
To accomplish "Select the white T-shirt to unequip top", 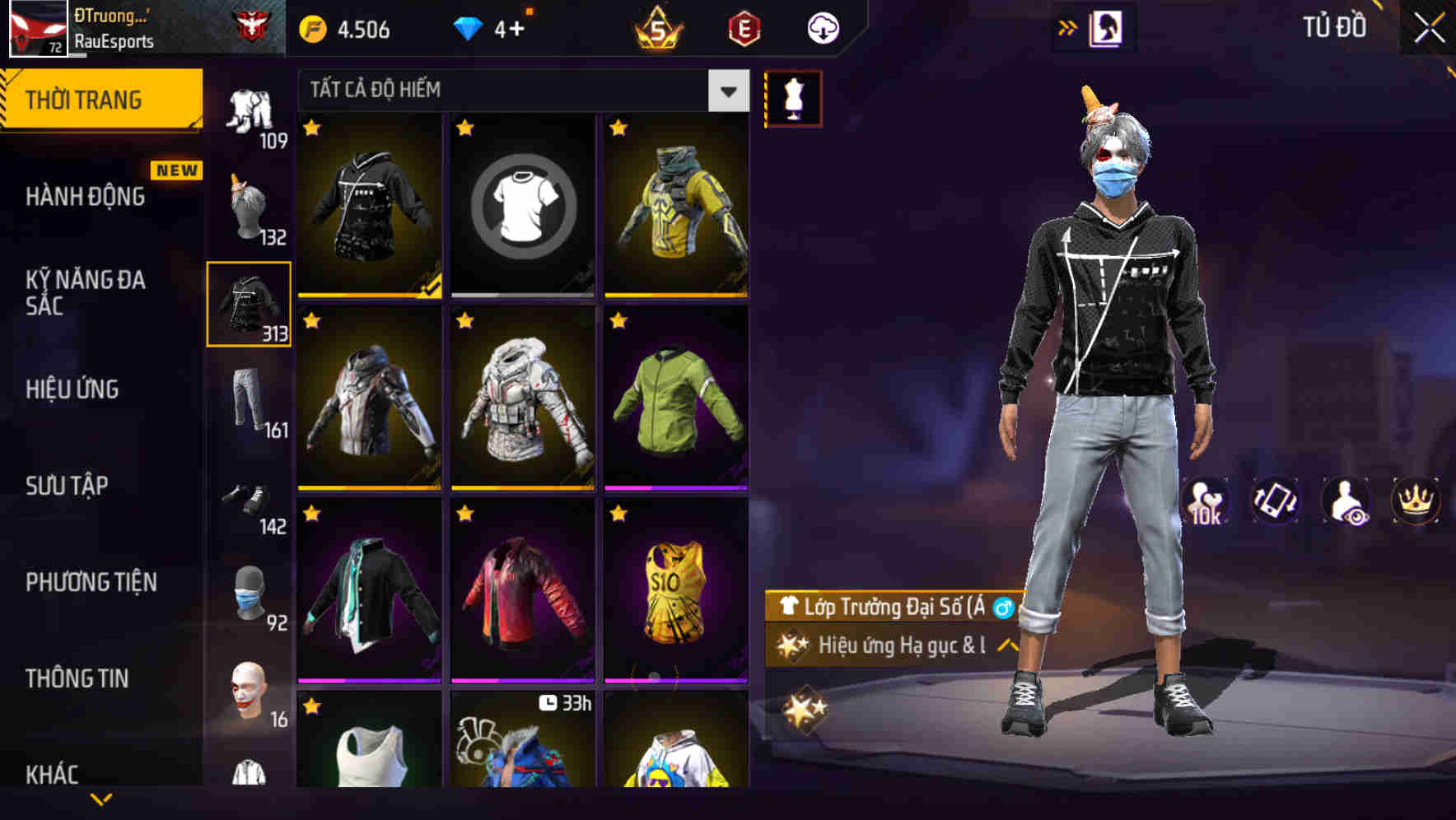I will (x=521, y=206).
